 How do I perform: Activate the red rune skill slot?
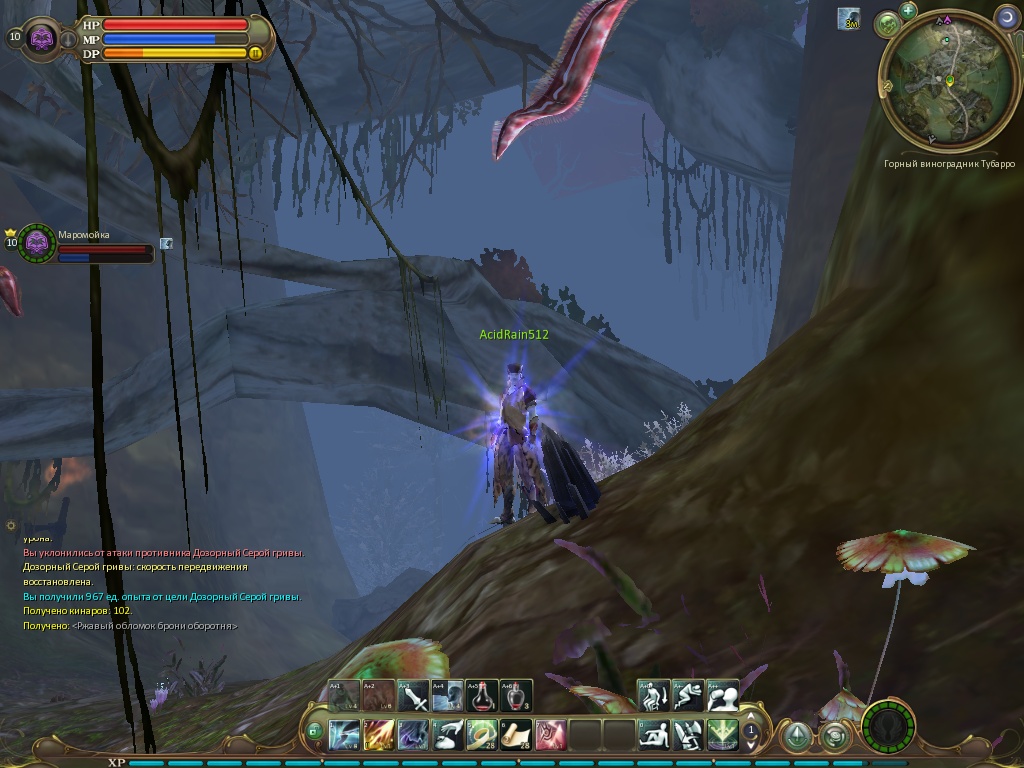coord(551,735)
